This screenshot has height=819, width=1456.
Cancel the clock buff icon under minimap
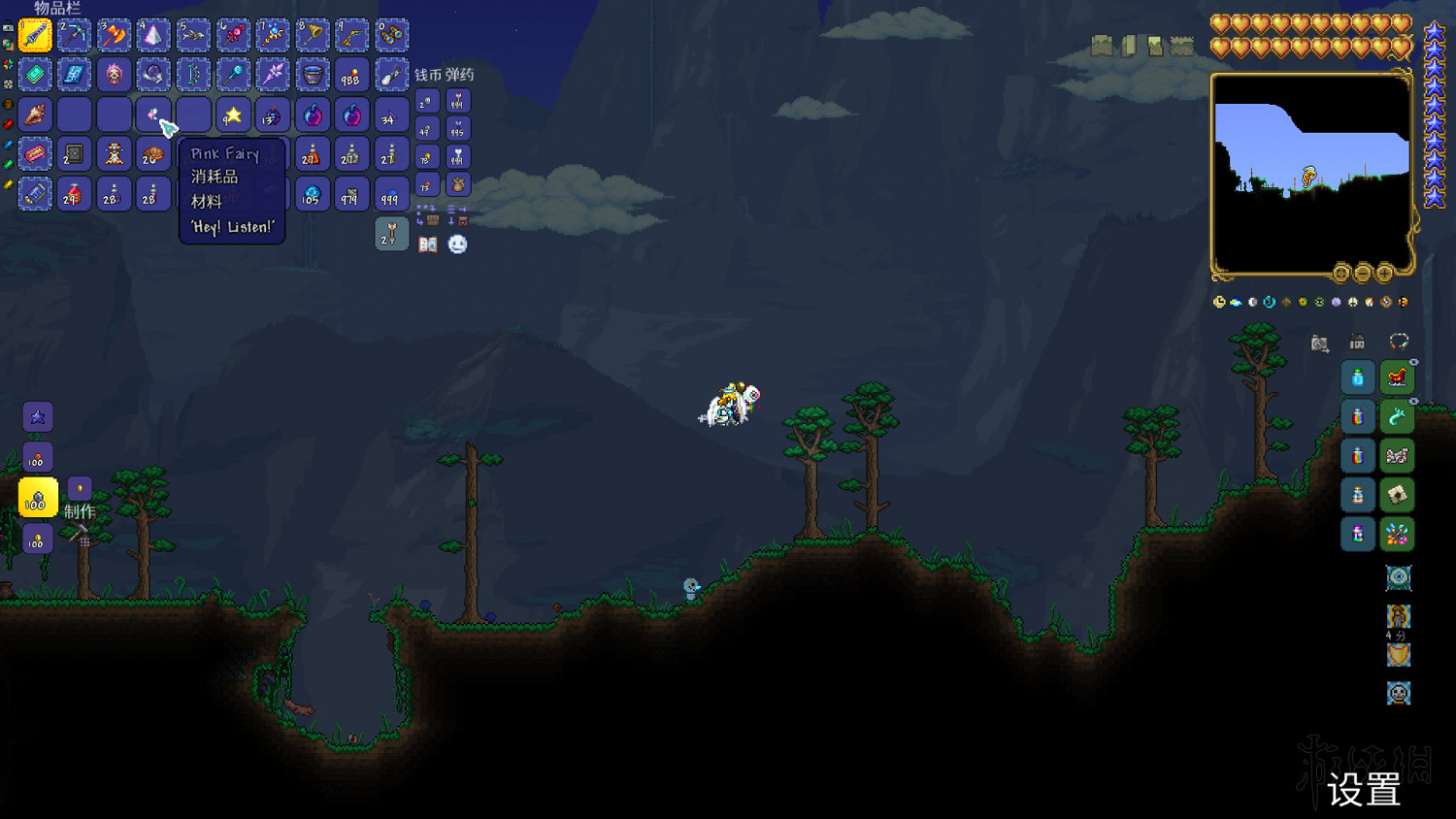click(1220, 301)
